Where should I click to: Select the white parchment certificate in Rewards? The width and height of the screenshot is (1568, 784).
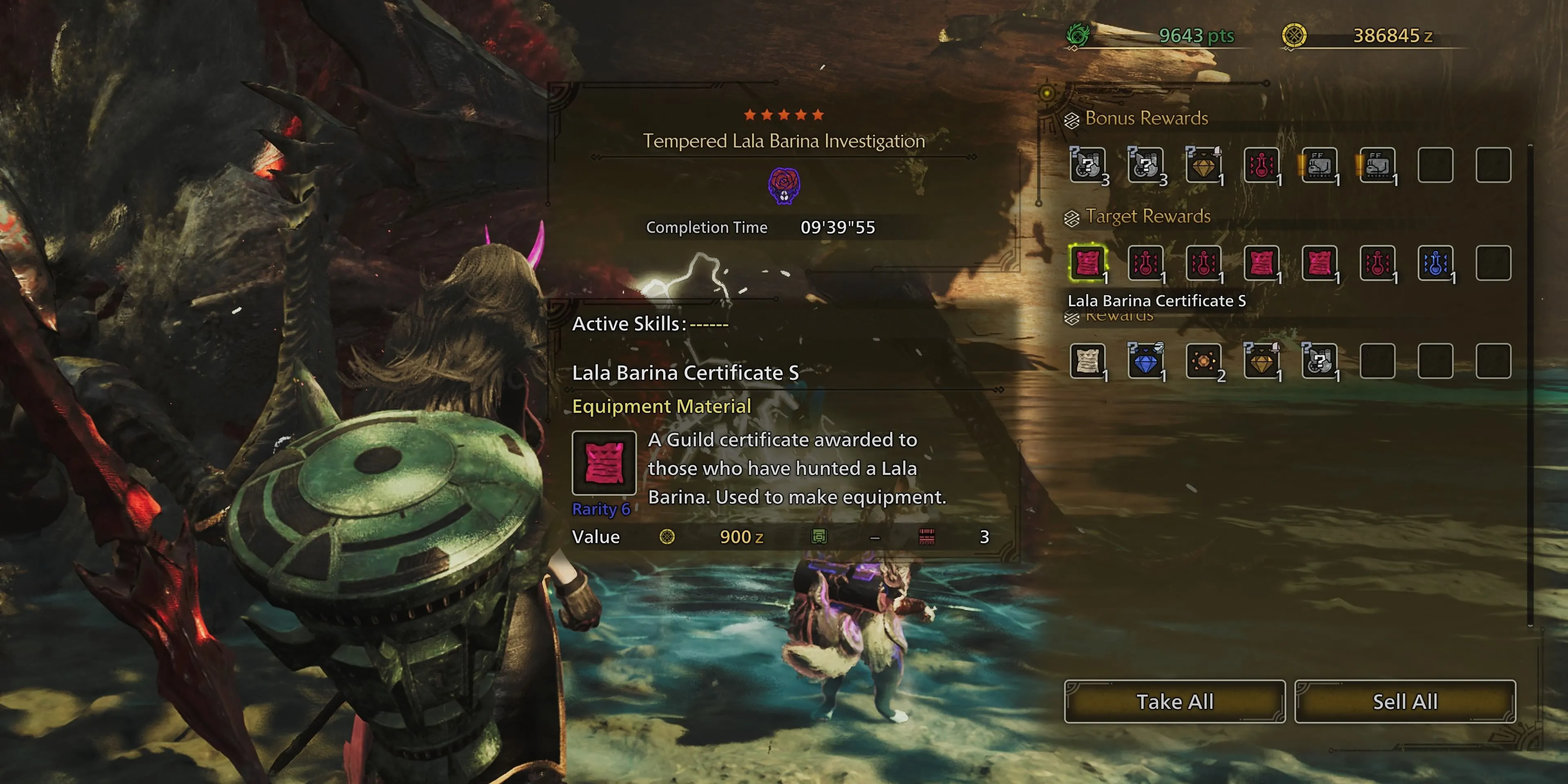(x=1088, y=361)
